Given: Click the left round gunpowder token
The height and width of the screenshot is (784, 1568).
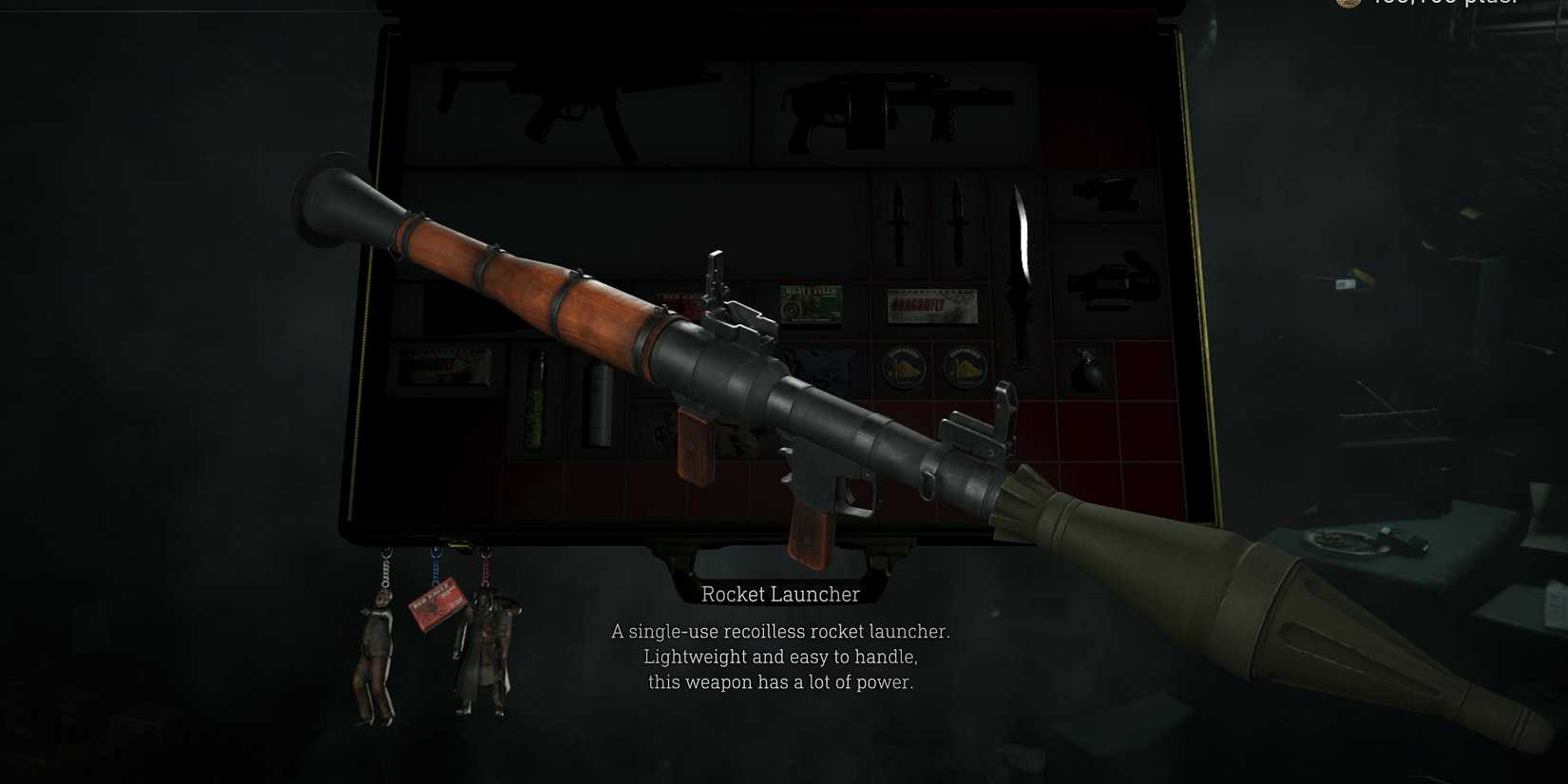Looking at the screenshot, I should 903,366.
